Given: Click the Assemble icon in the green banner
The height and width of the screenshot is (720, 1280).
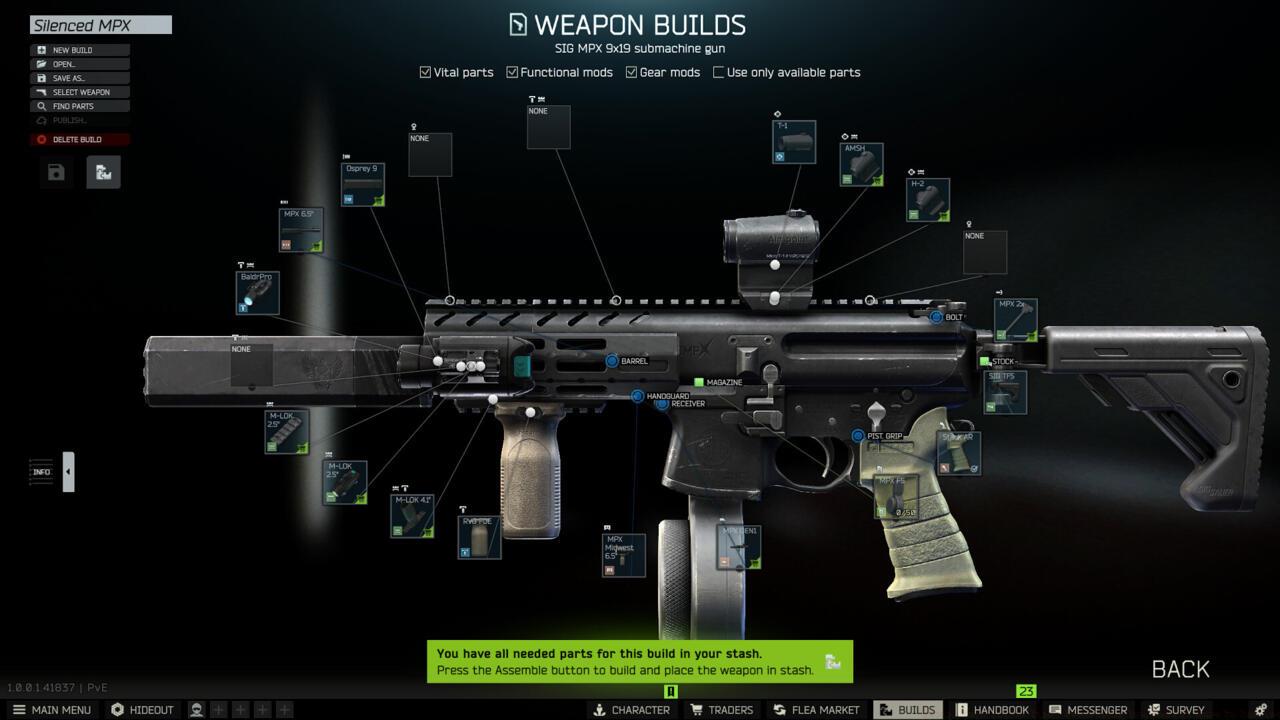Looking at the screenshot, I should [830, 660].
